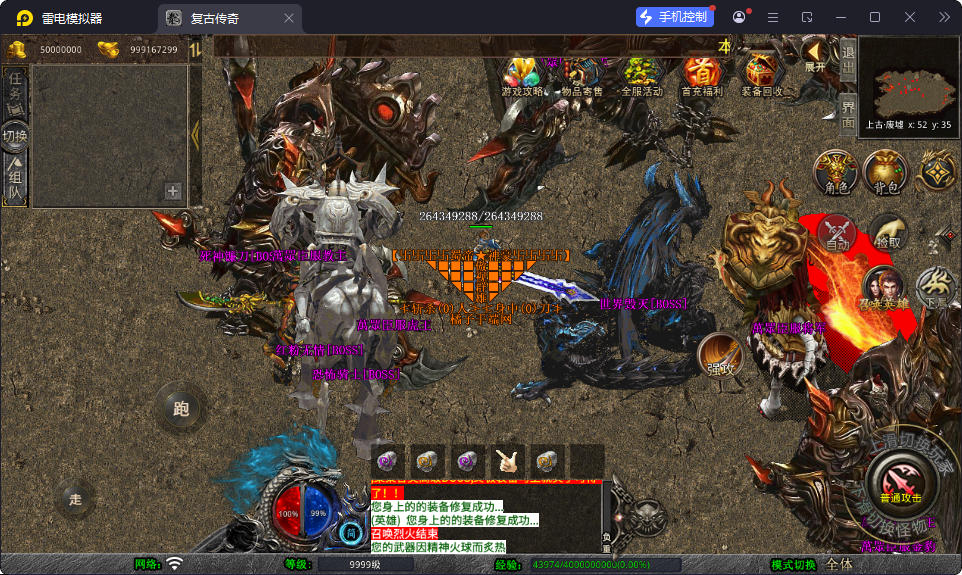Viewport: 962px width, 575px height.
Task: Open the minimap of 上古·废墟
Action: pyautogui.click(x=908, y=84)
